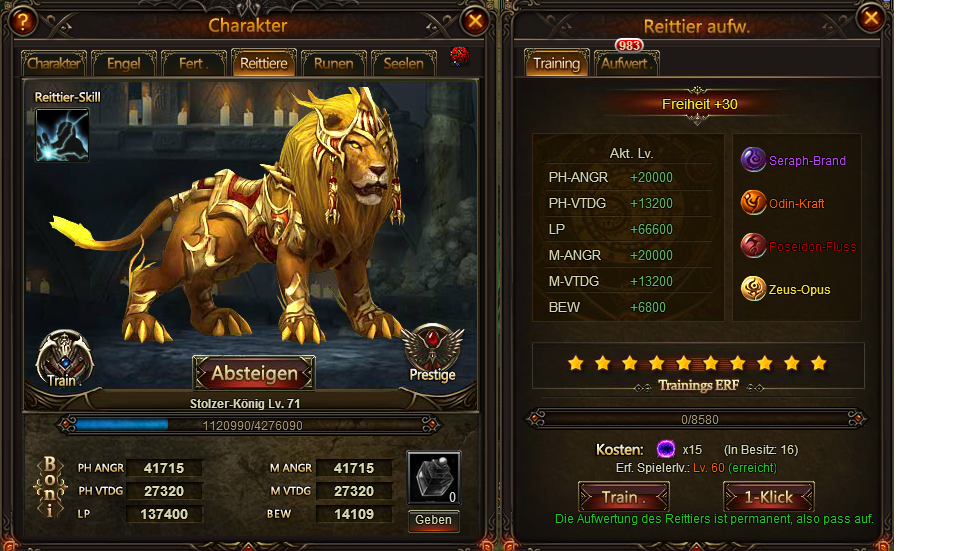Click the Absteigen button
960x551 pixels.
point(254,373)
